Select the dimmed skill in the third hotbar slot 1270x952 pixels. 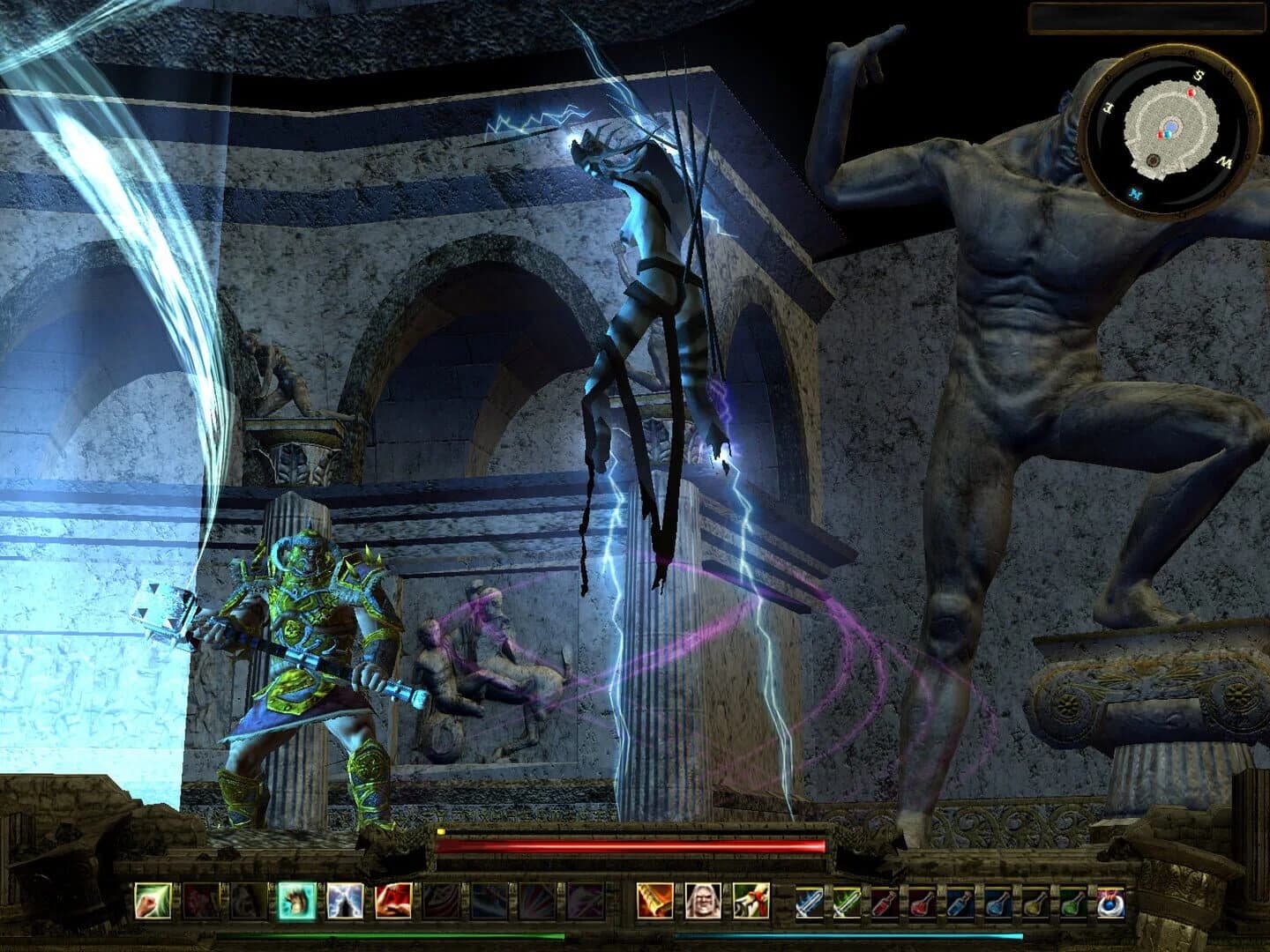[247, 903]
